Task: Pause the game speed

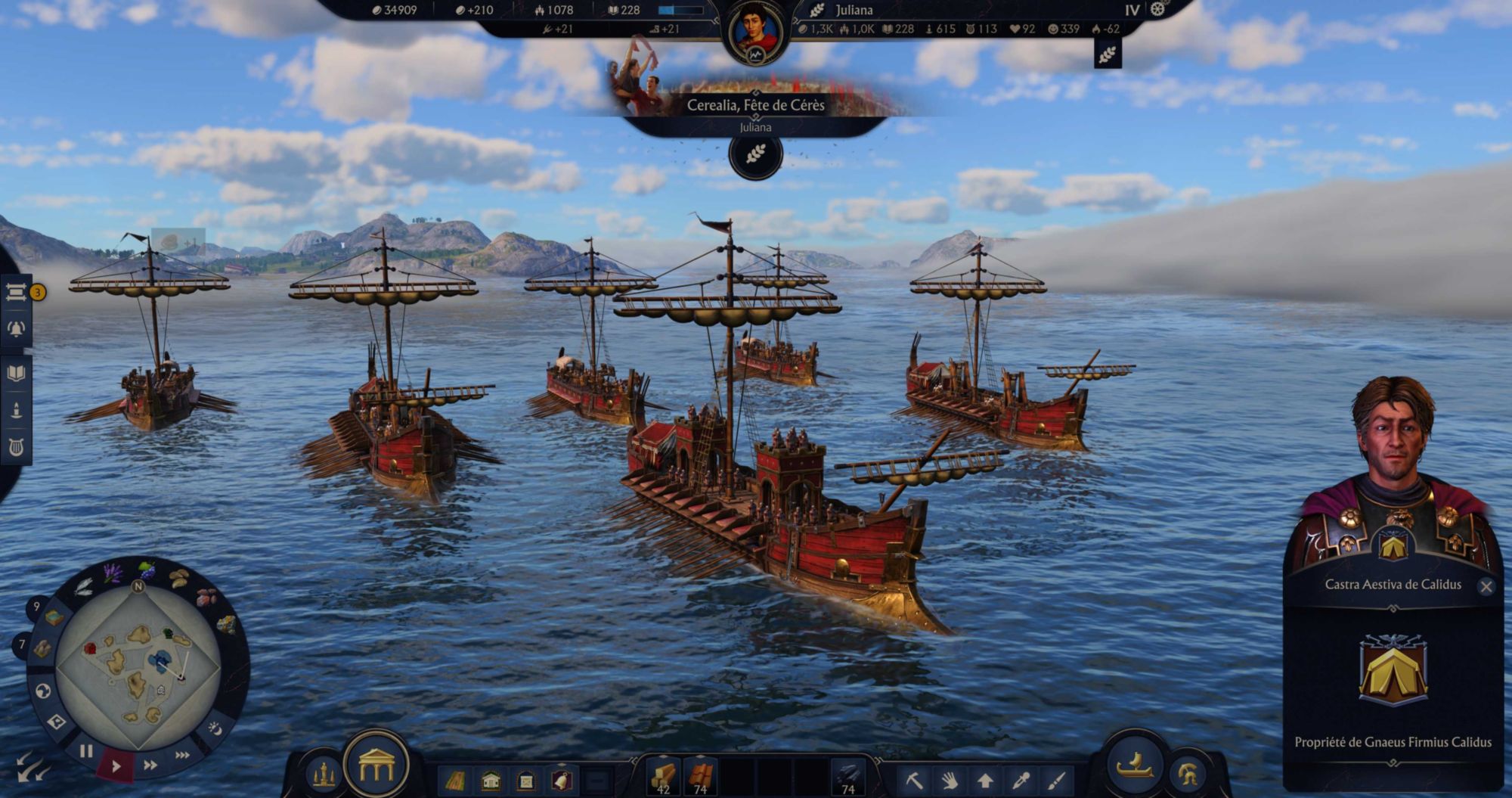Action: (86, 751)
